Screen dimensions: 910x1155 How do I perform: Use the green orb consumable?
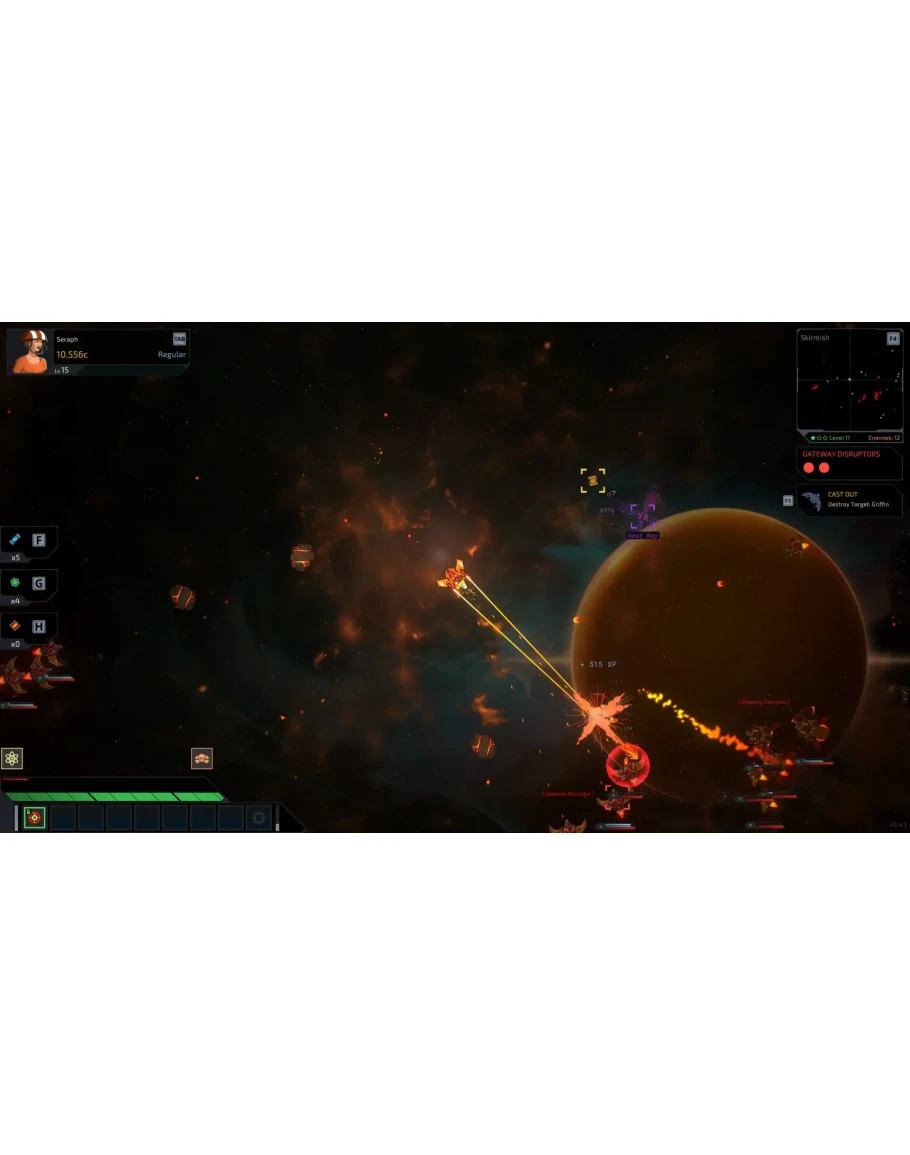pos(15,583)
